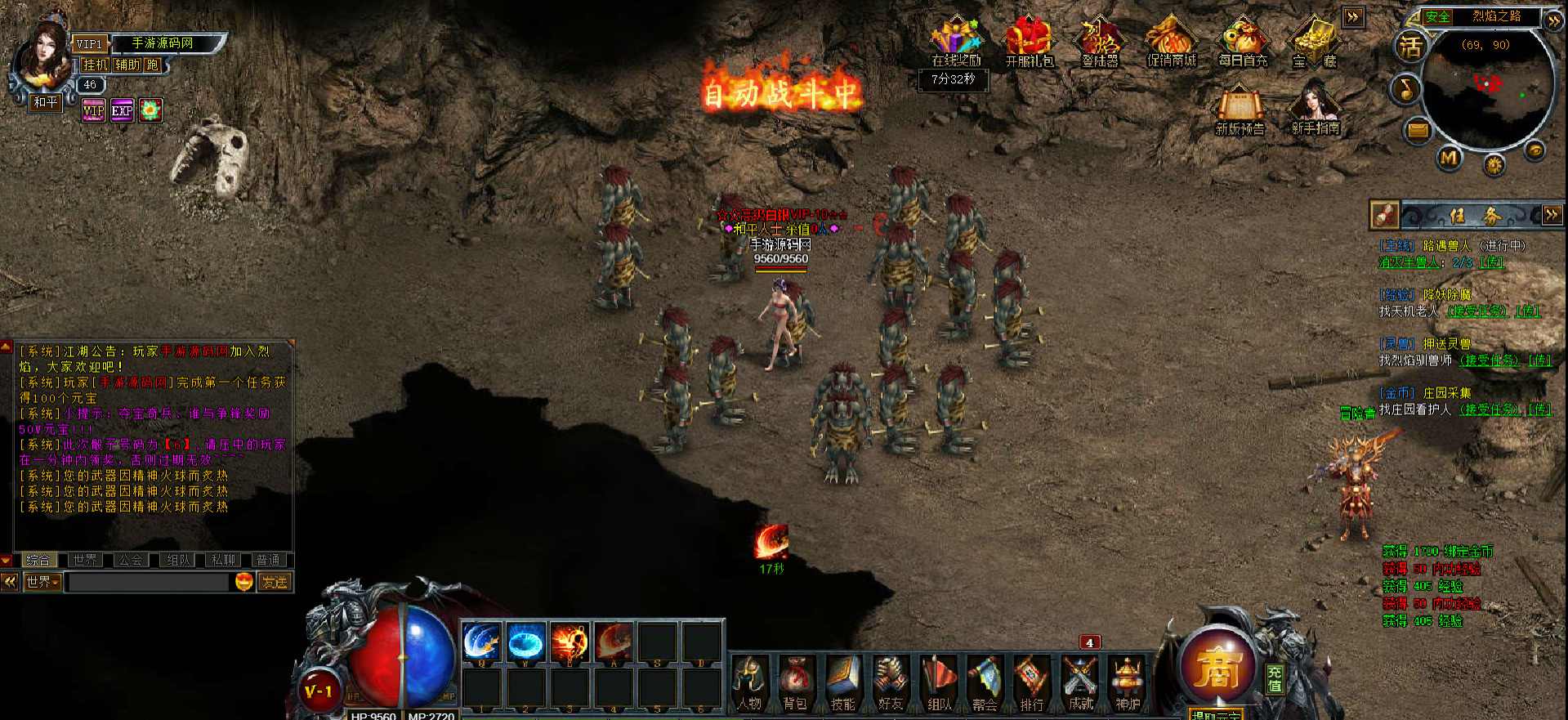
Task: Toggle the 挂机 auto-battle button
Action: [x=95, y=65]
